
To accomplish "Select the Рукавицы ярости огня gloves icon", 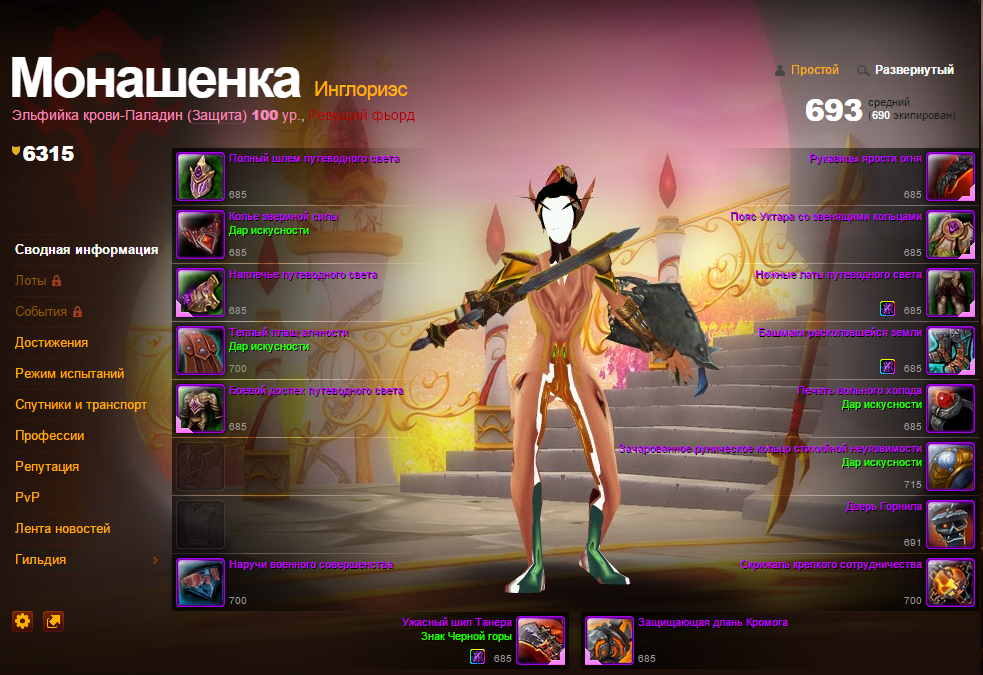I will pos(951,177).
